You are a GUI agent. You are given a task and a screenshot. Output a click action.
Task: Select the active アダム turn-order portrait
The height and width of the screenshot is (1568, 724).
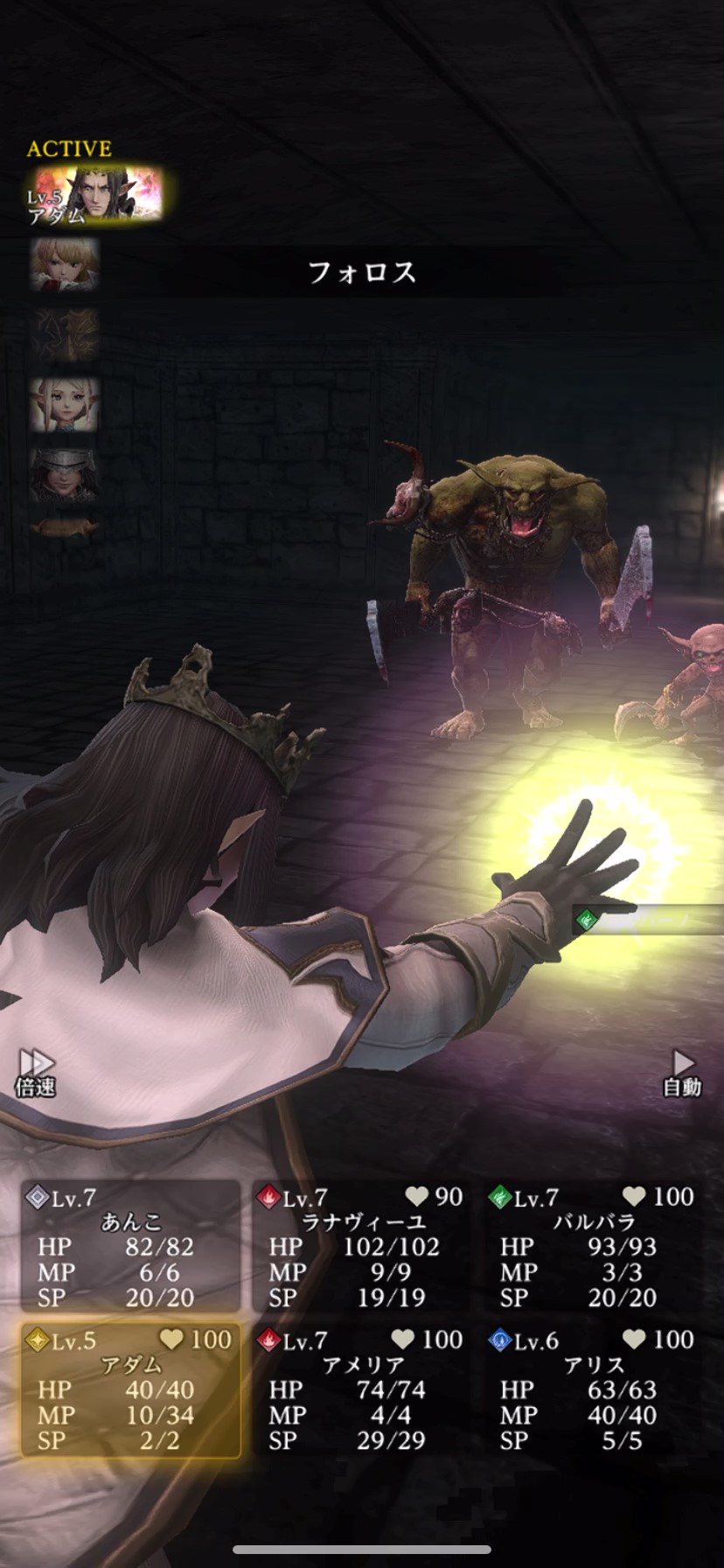pos(94,196)
